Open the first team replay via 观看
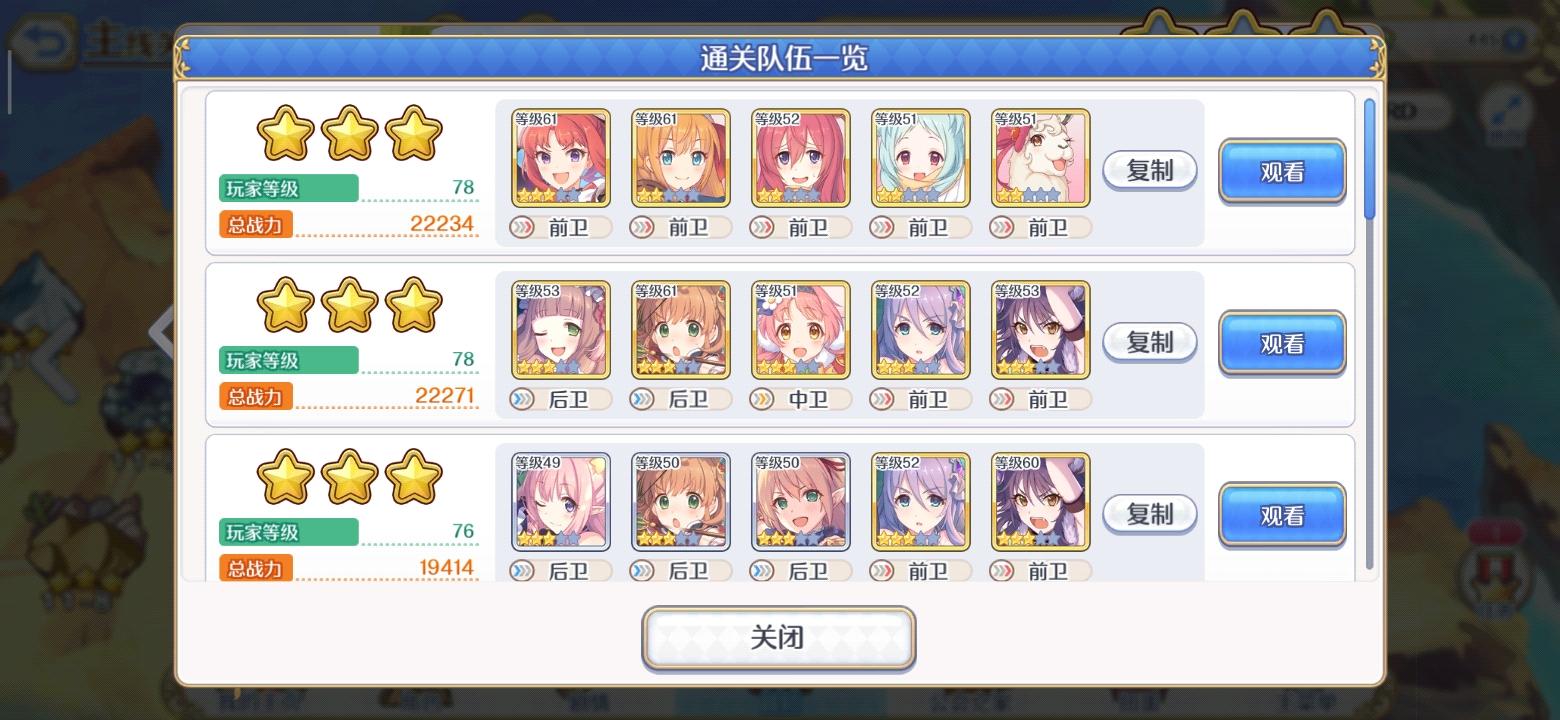This screenshot has height=720, width=1560. 1281,170
